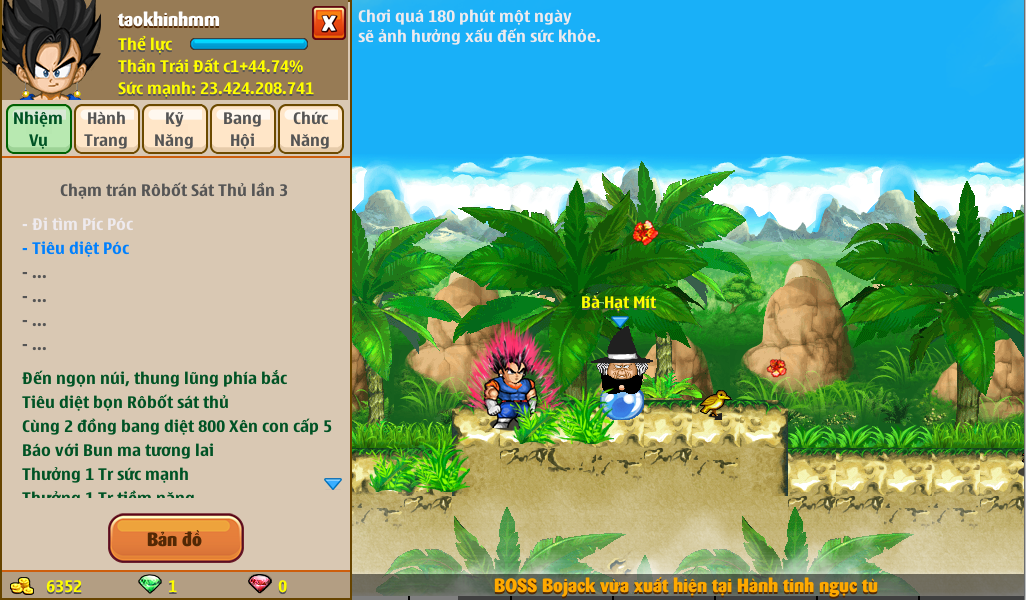Screen dimensions: 1026x600
Task: Click the red ruby currency icon
Action: 259,585
